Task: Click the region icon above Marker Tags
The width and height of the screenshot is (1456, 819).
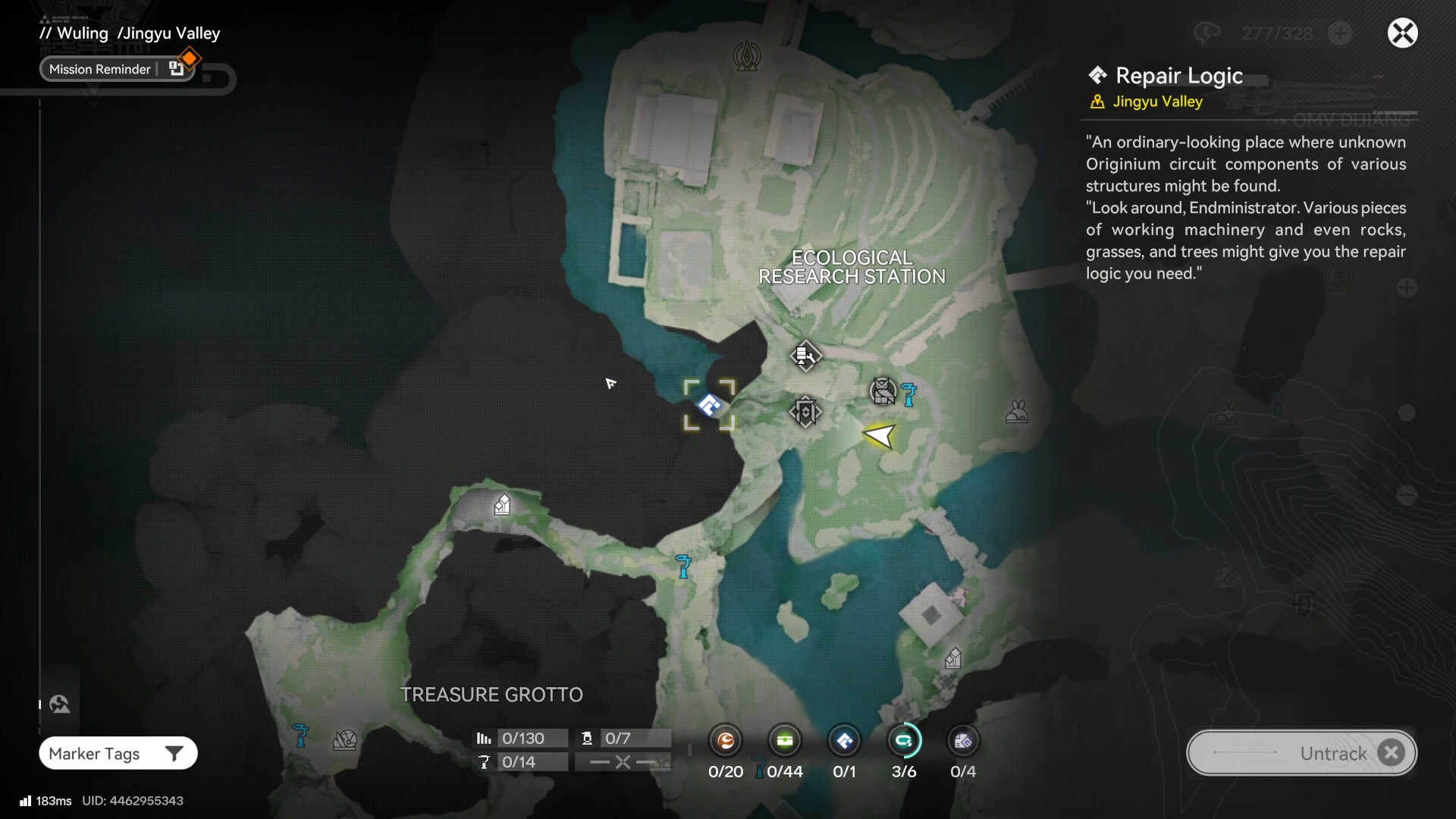Action: tap(60, 704)
